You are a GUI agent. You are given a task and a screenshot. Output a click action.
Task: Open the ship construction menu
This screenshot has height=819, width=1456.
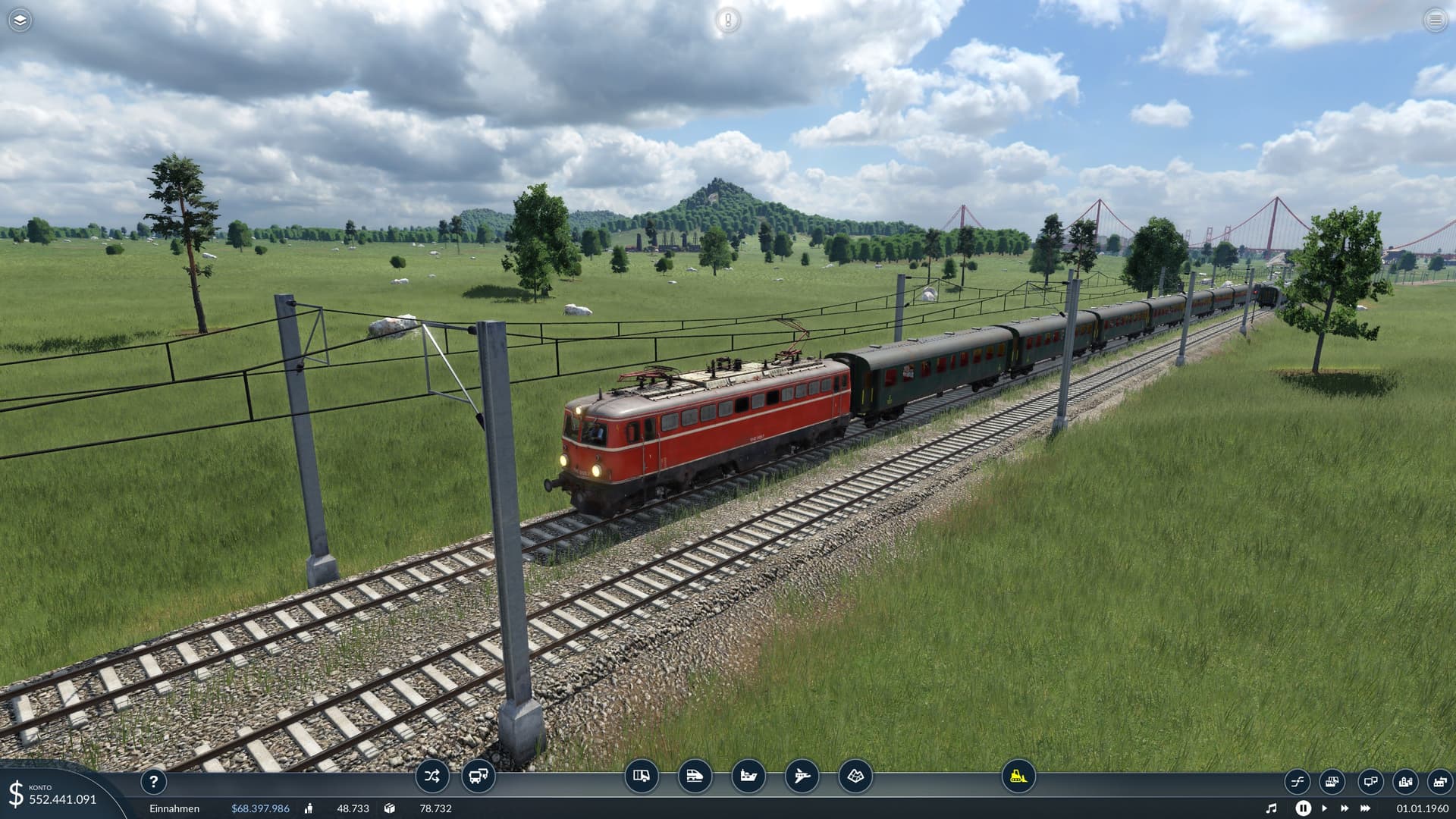[748, 776]
